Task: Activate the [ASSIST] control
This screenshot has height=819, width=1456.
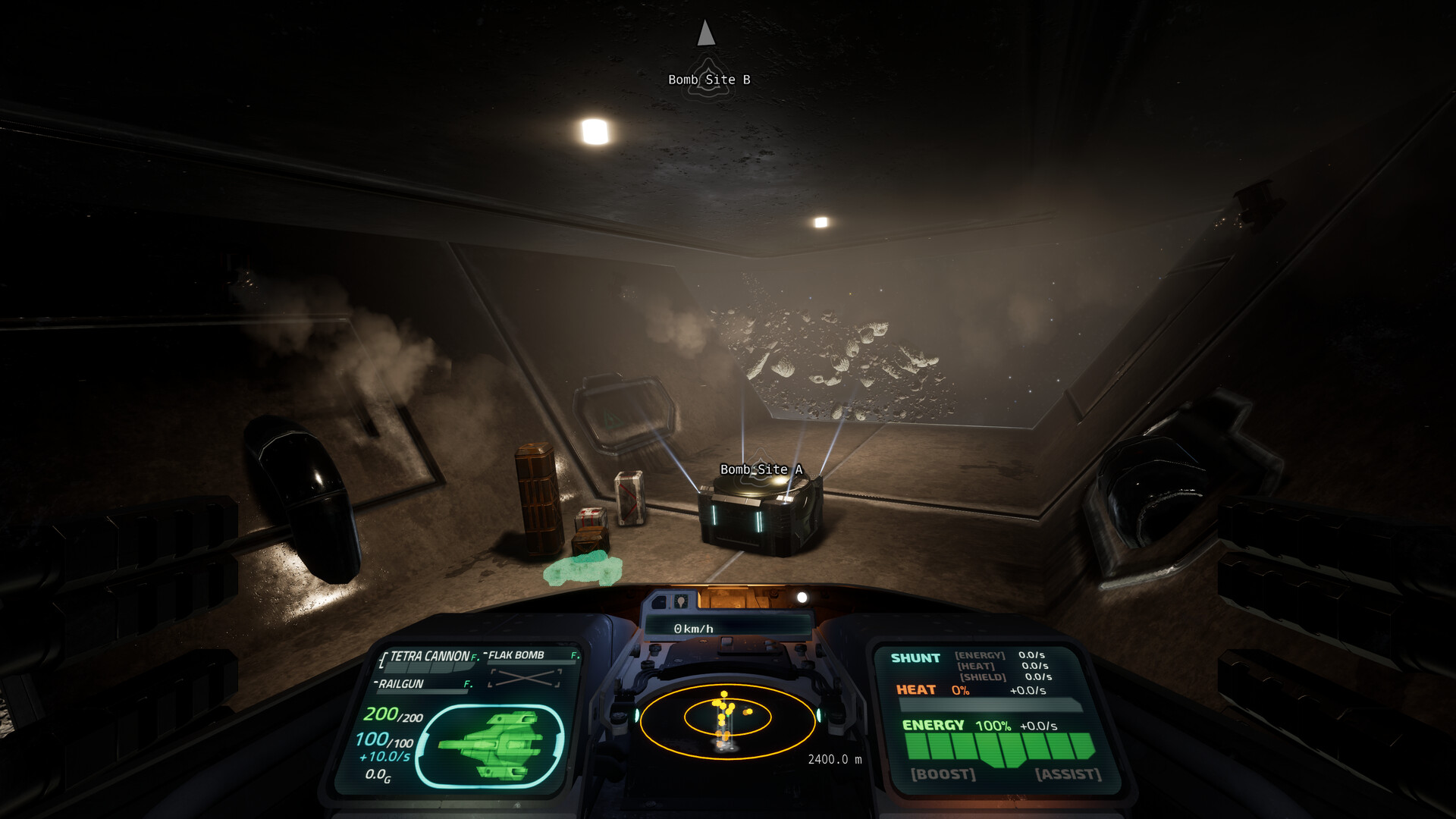Action: coord(1068,773)
